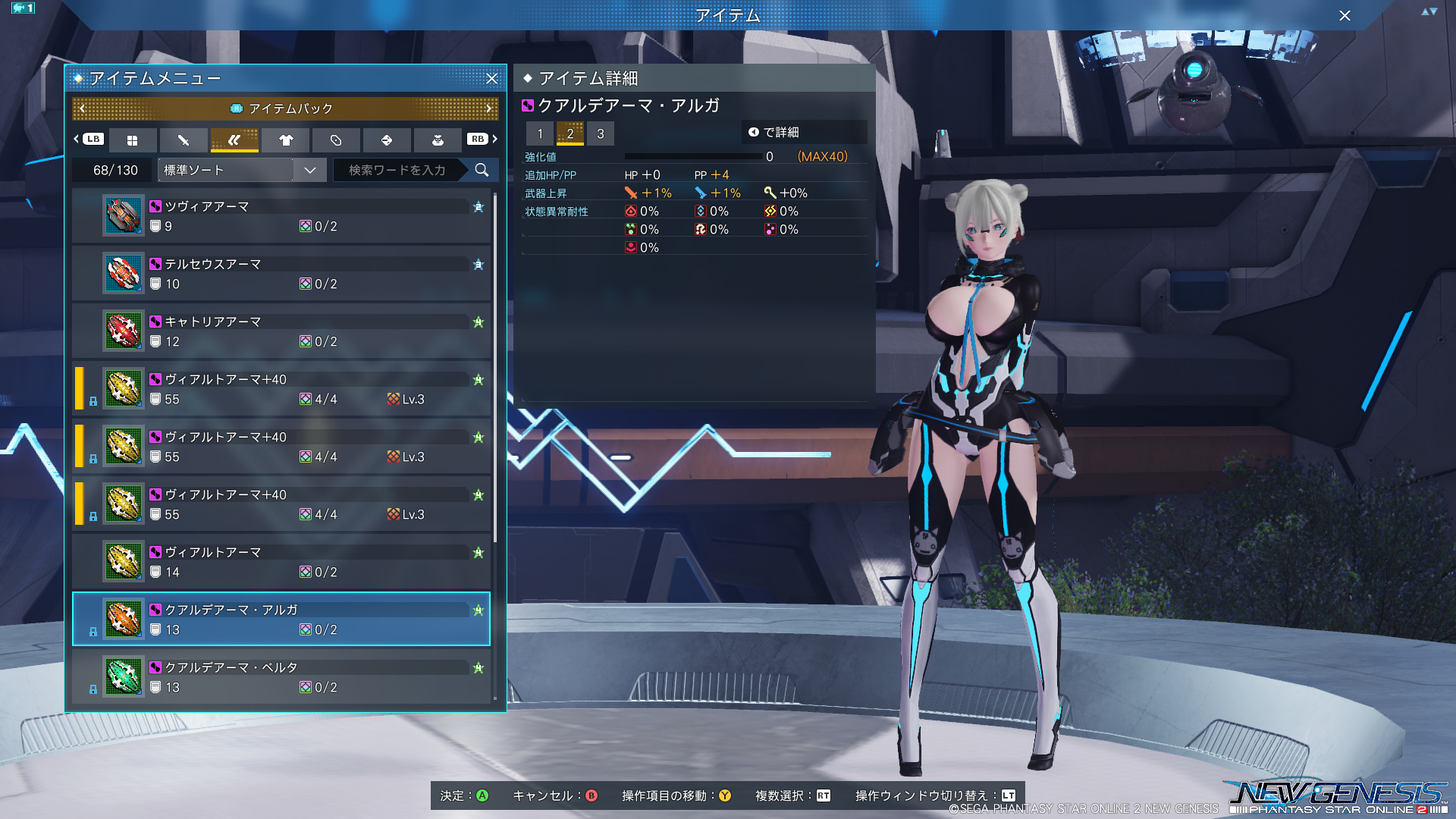Switch to the weapons sword tab
The width and height of the screenshot is (1456, 819).
click(x=184, y=140)
